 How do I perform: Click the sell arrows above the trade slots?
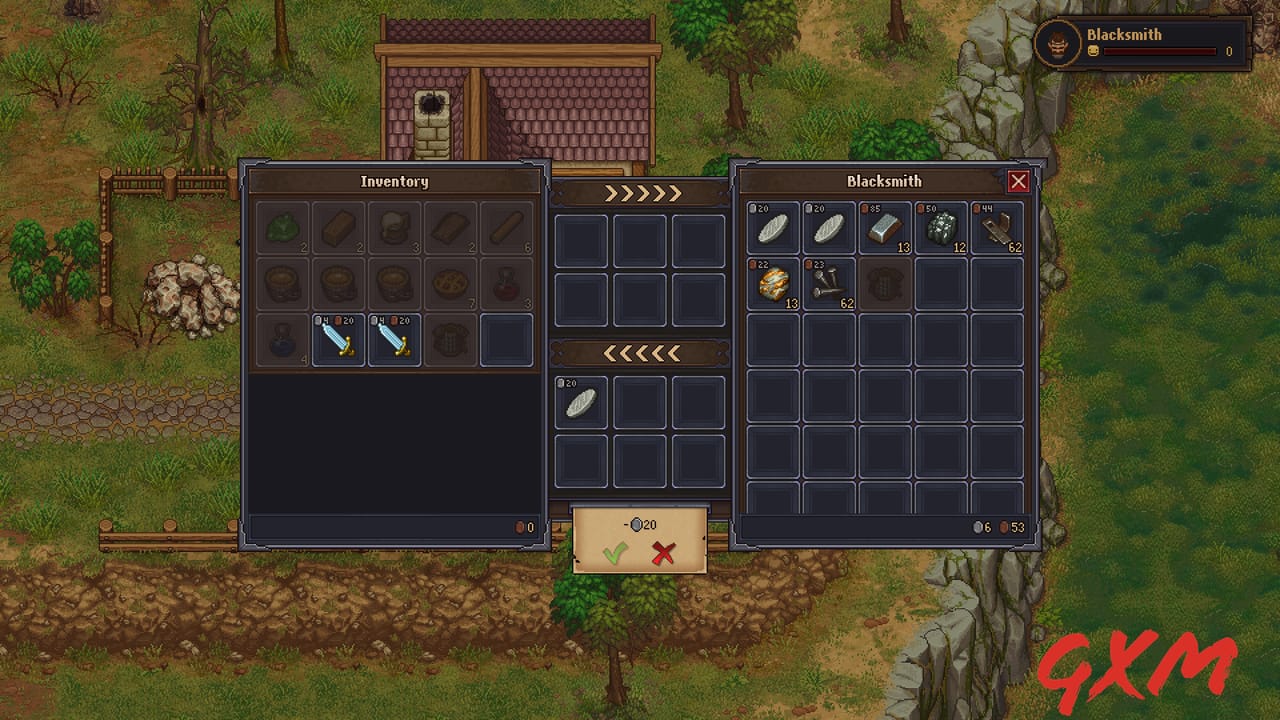pyautogui.click(x=640, y=191)
